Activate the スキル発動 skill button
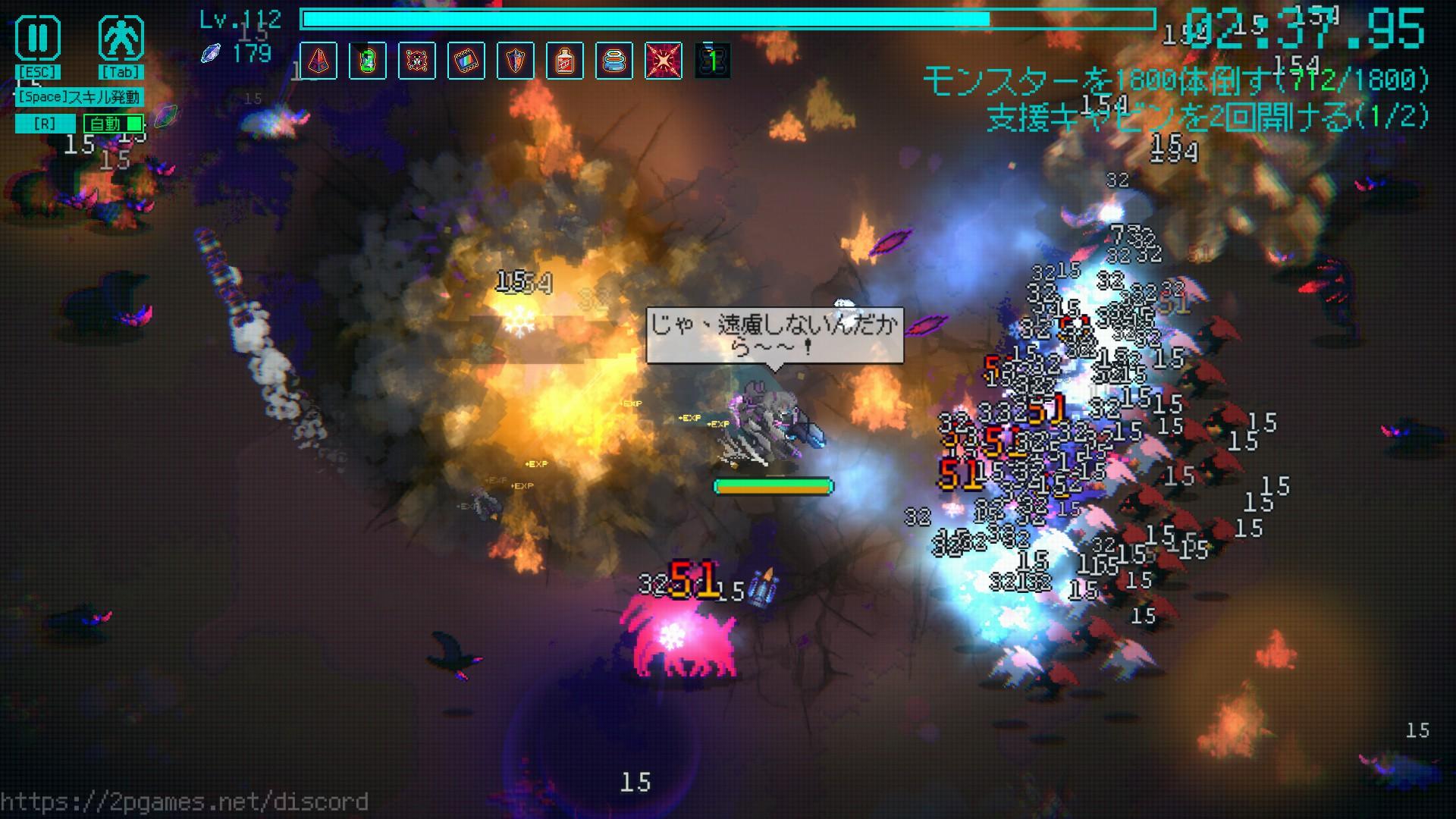This screenshot has width=1456, height=819. click(79, 97)
